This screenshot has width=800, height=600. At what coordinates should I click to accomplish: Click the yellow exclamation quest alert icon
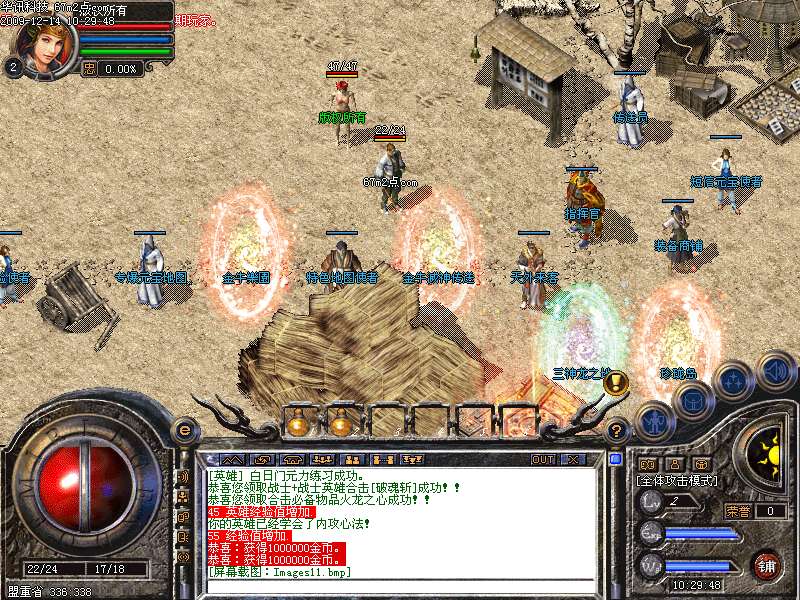[x=616, y=381]
